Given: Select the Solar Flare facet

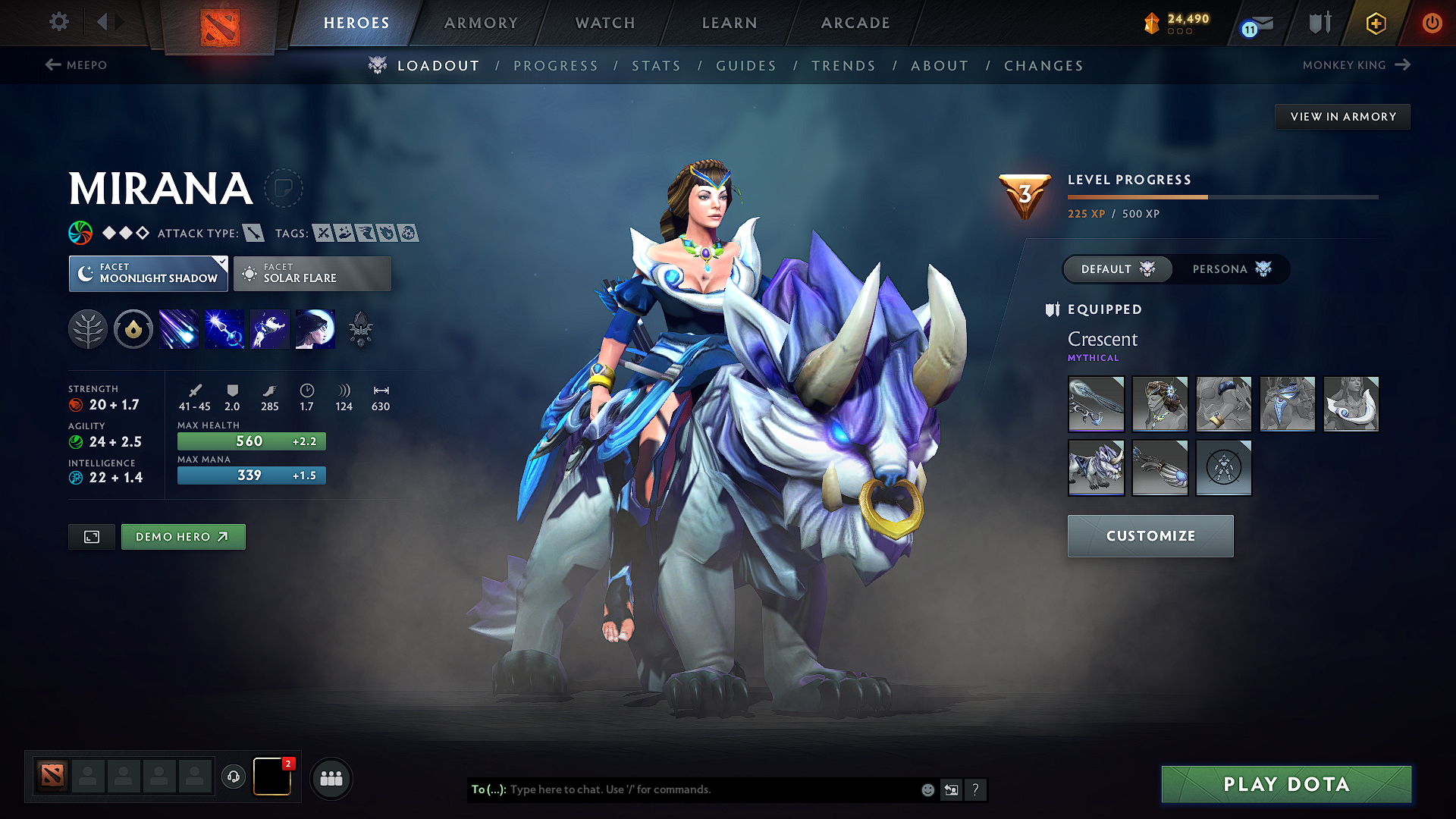Looking at the screenshot, I should coord(312,273).
